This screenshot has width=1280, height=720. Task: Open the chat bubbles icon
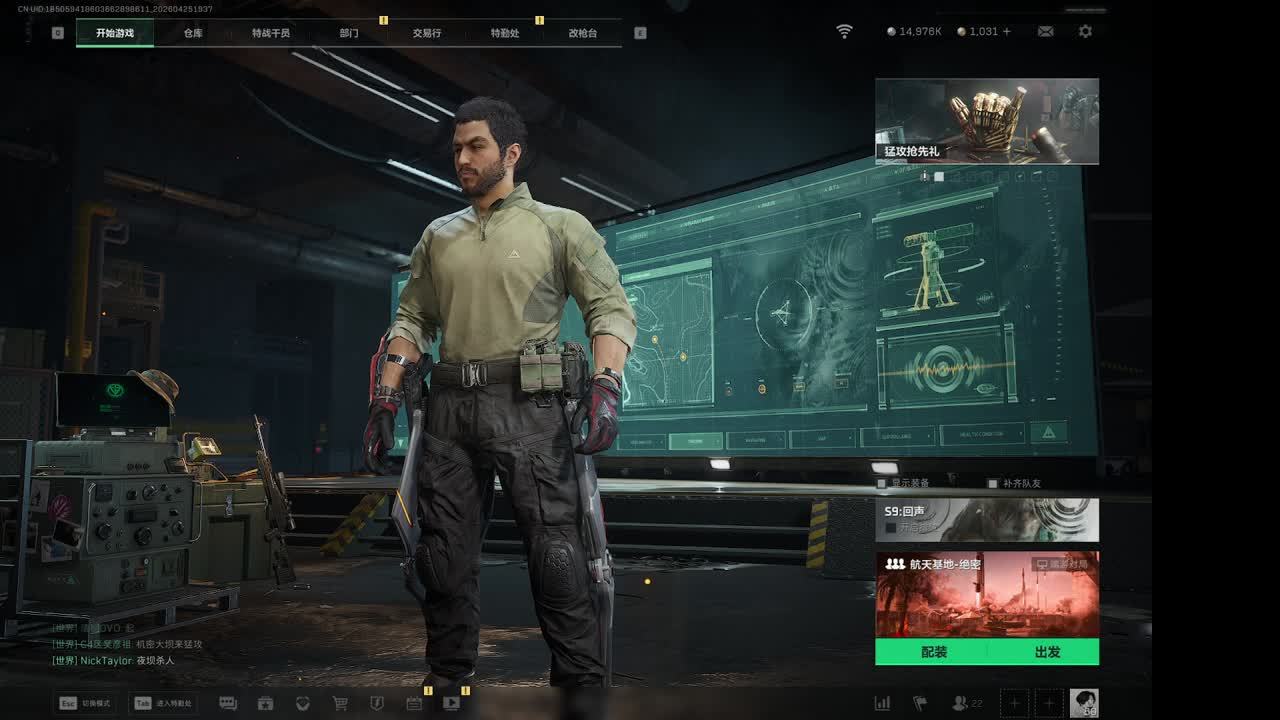point(228,703)
